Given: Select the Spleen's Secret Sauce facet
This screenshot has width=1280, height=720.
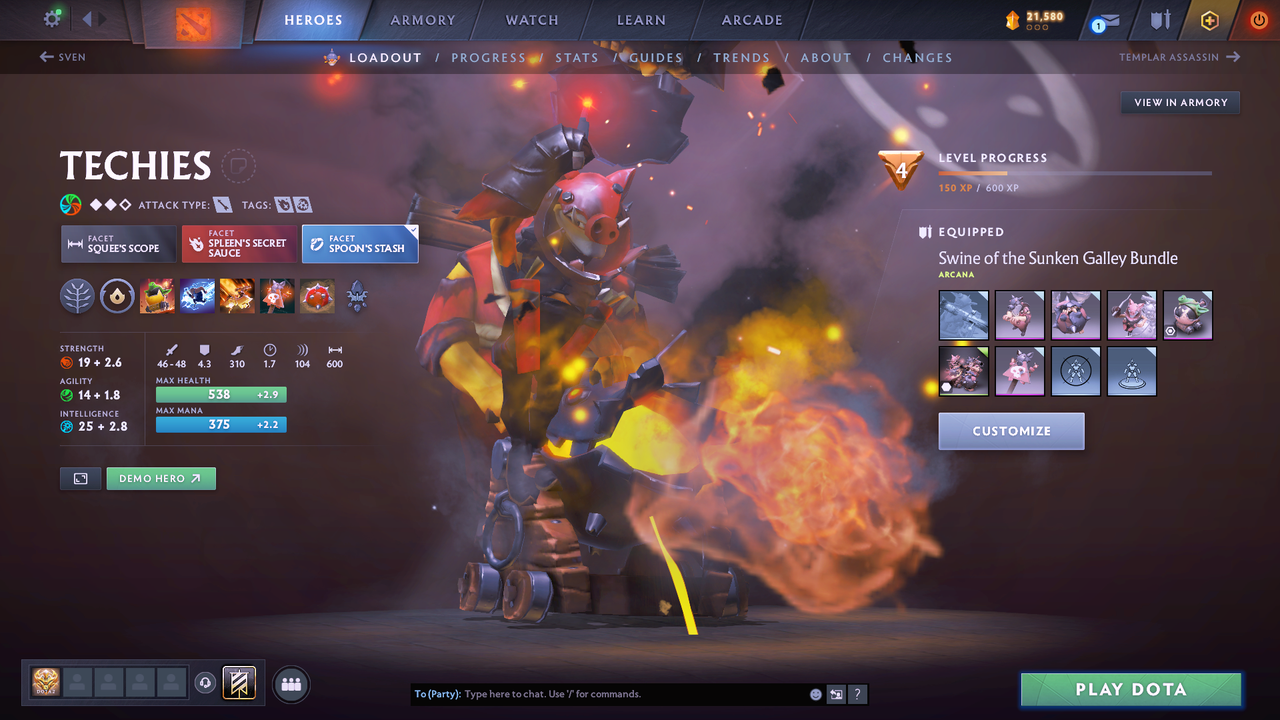Looking at the screenshot, I should [239, 243].
